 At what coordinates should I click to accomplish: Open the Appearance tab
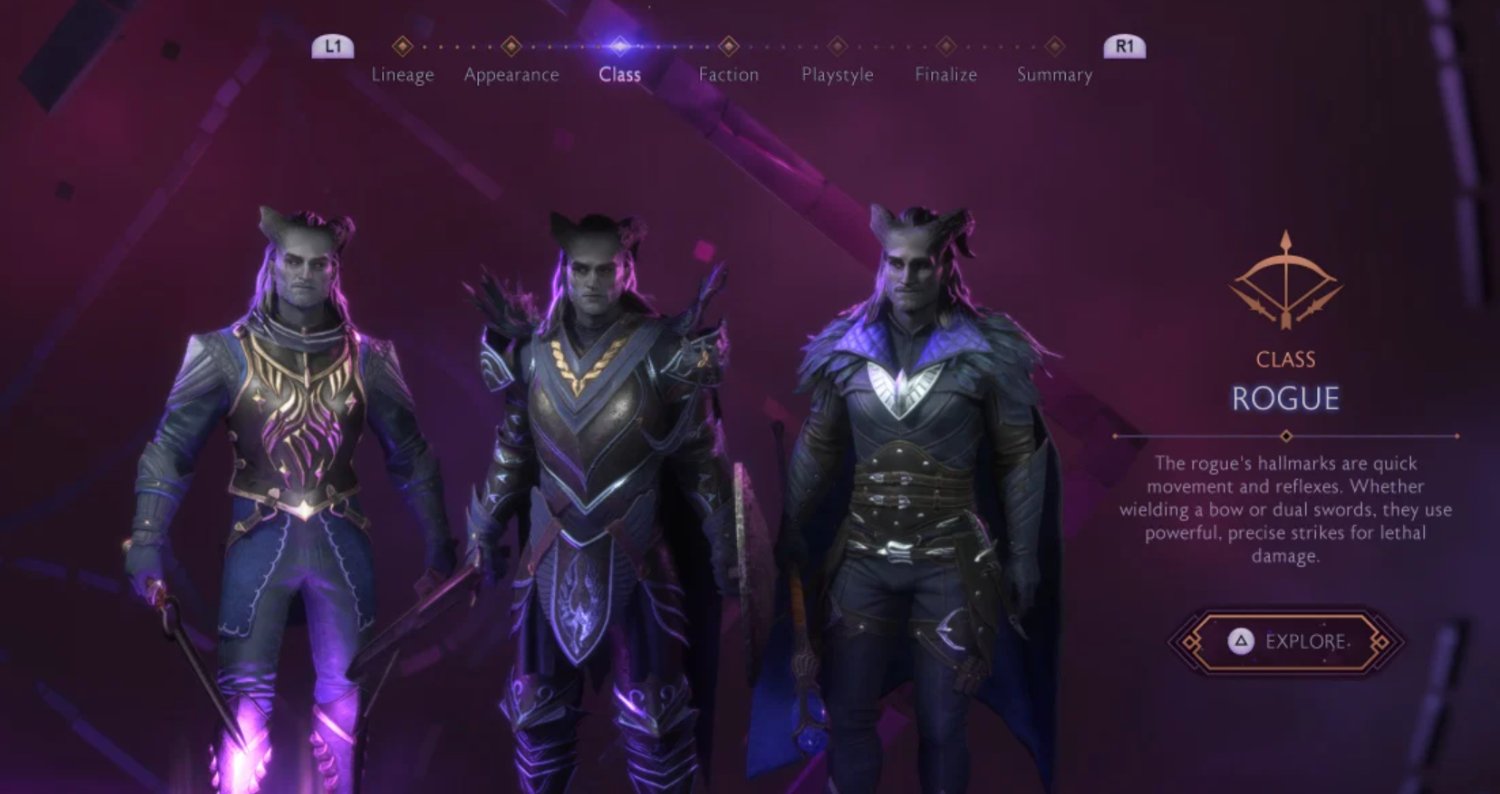(x=511, y=73)
